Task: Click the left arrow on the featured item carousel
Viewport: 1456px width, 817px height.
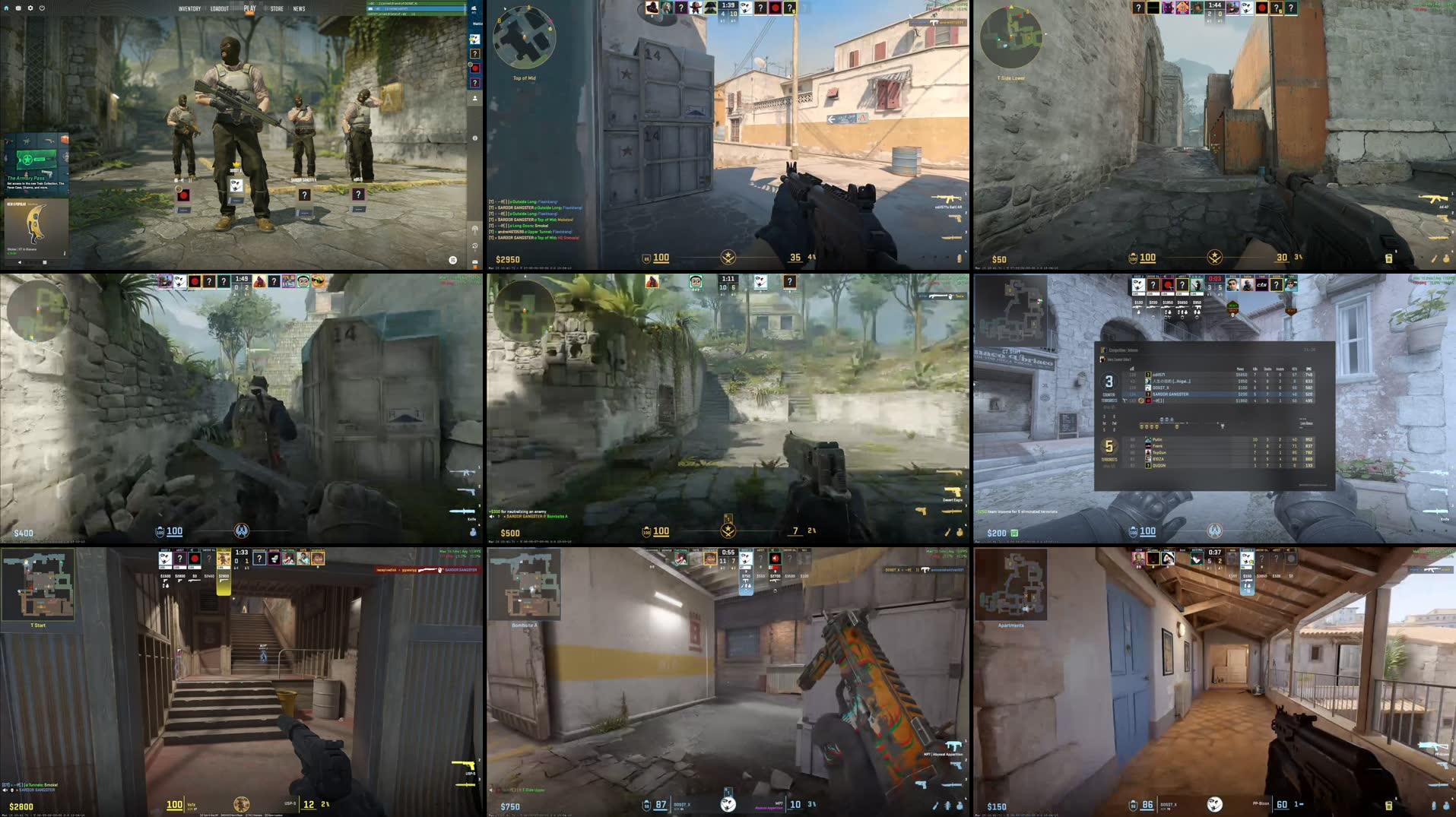Action: [21, 261]
